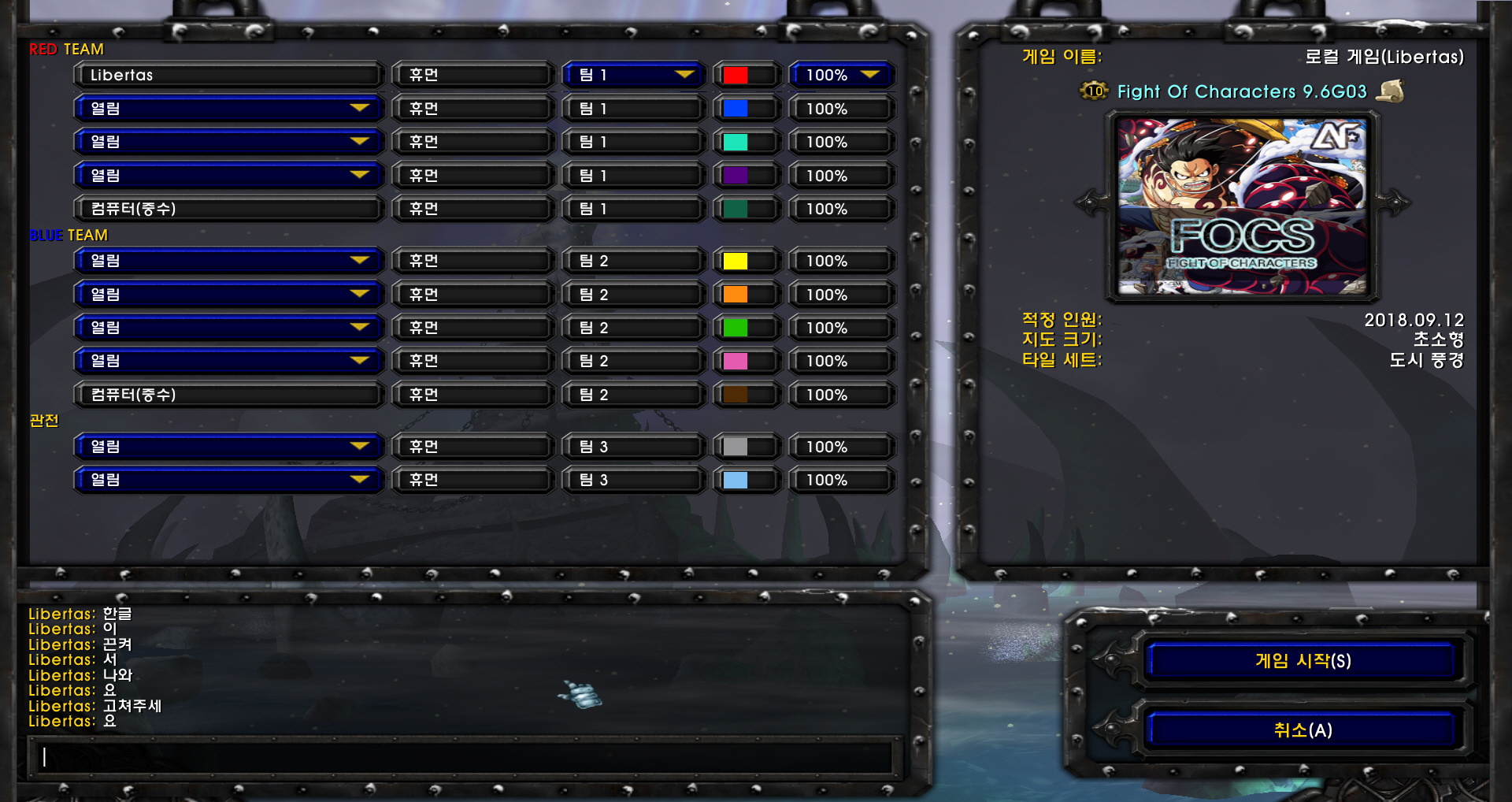Click the FOCS map preview thumbnail
This screenshot has width=1512, height=802.
[1242, 206]
